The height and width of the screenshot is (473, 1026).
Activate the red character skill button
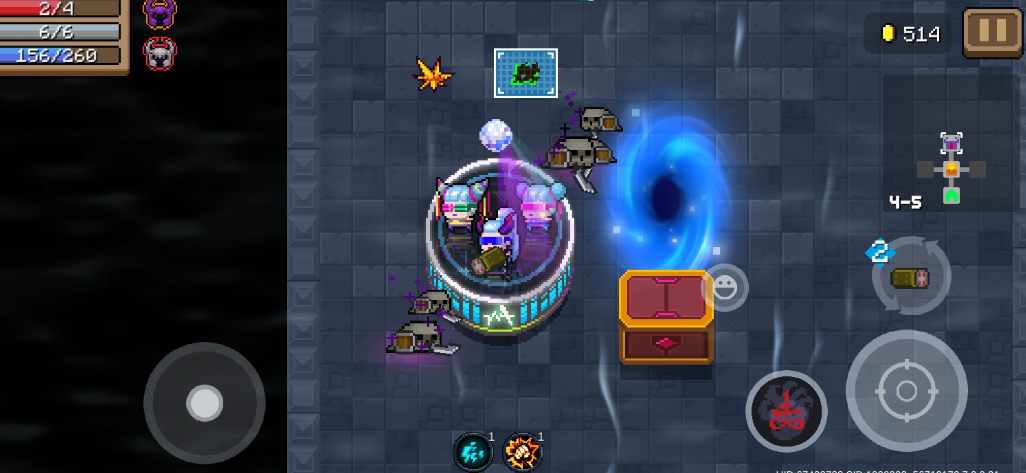click(786, 411)
